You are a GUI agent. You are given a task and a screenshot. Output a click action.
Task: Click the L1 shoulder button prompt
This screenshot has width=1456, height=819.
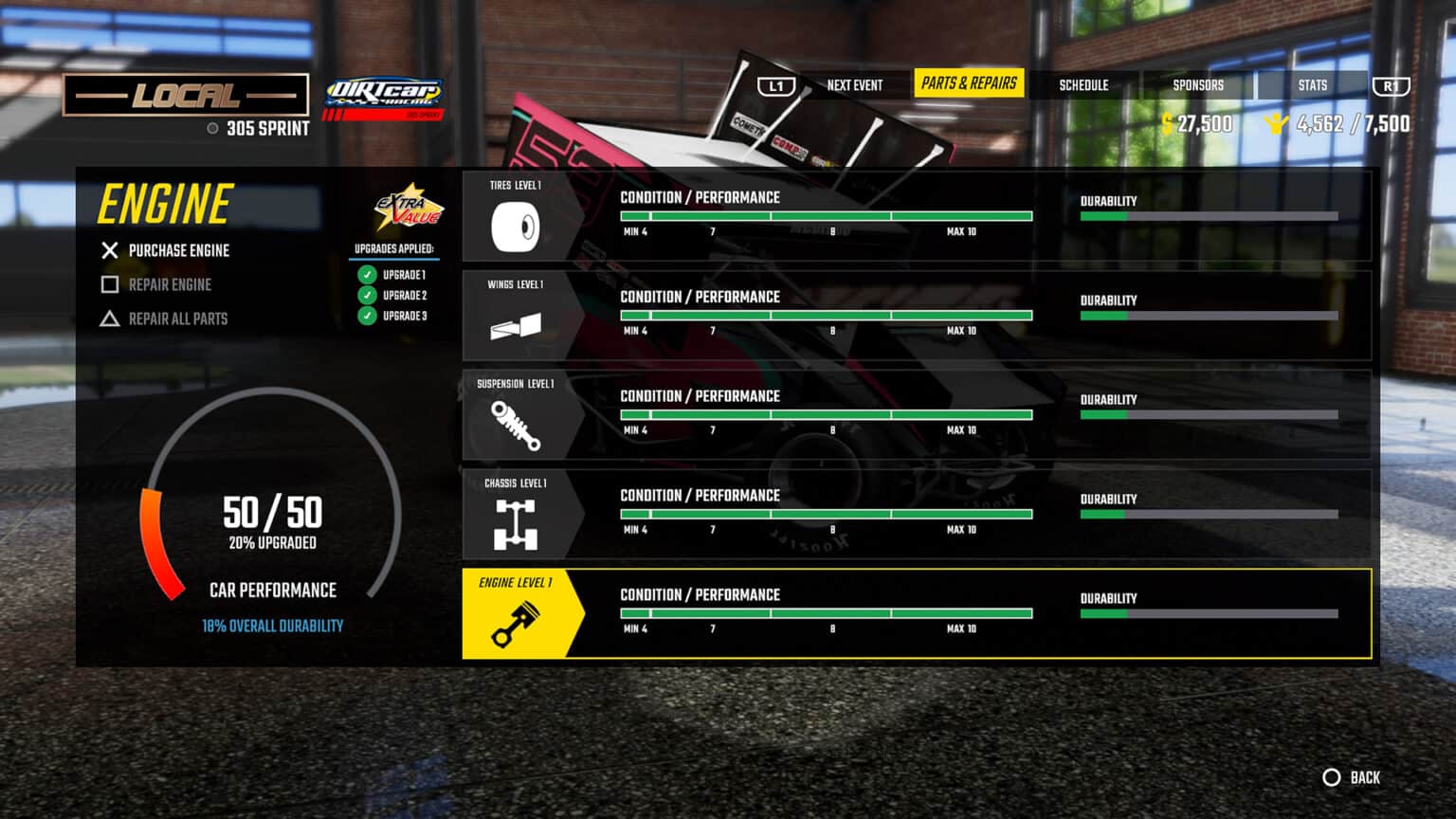[x=775, y=84]
